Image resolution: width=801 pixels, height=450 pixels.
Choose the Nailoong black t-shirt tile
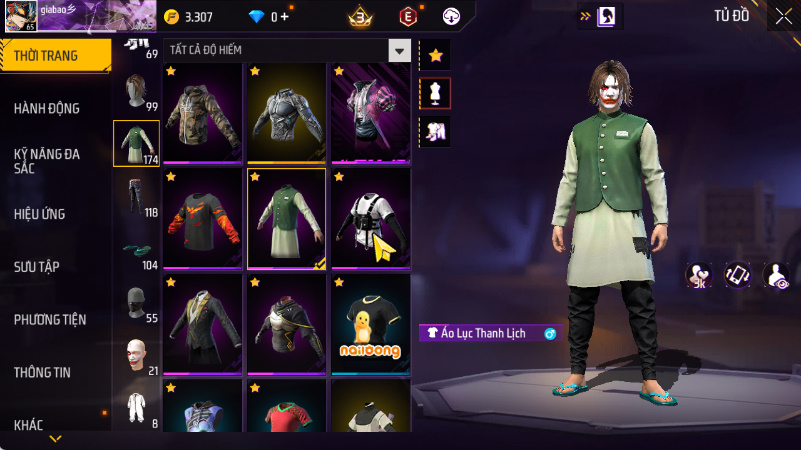tap(370, 324)
